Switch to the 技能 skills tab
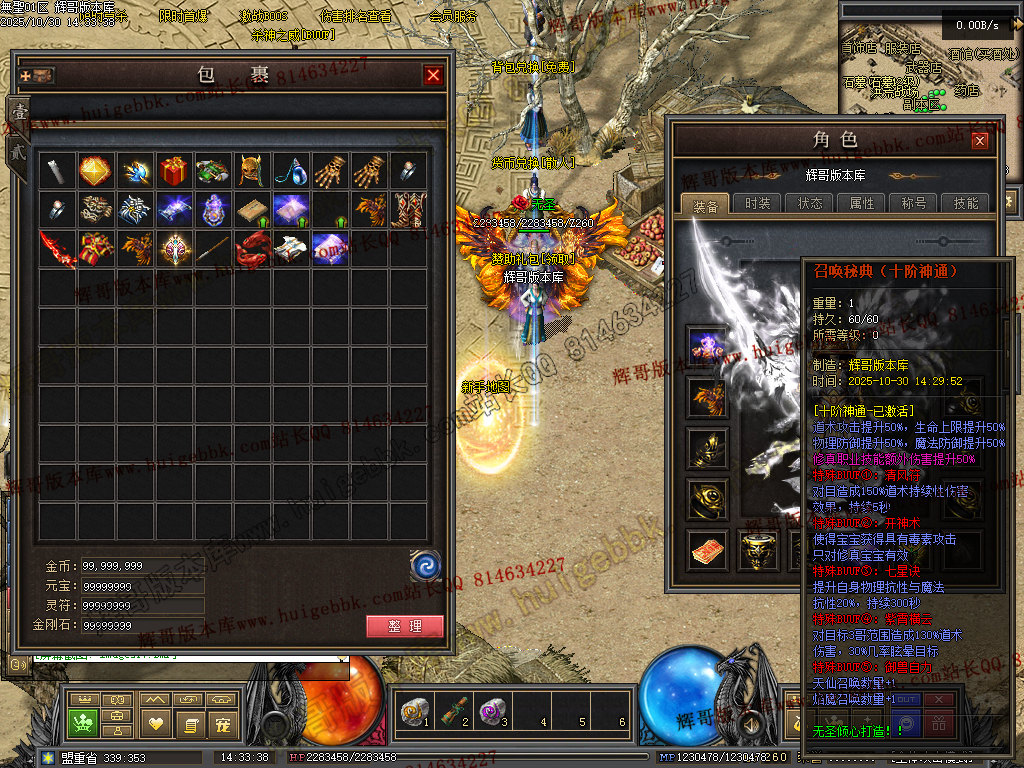 click(966, 203)
